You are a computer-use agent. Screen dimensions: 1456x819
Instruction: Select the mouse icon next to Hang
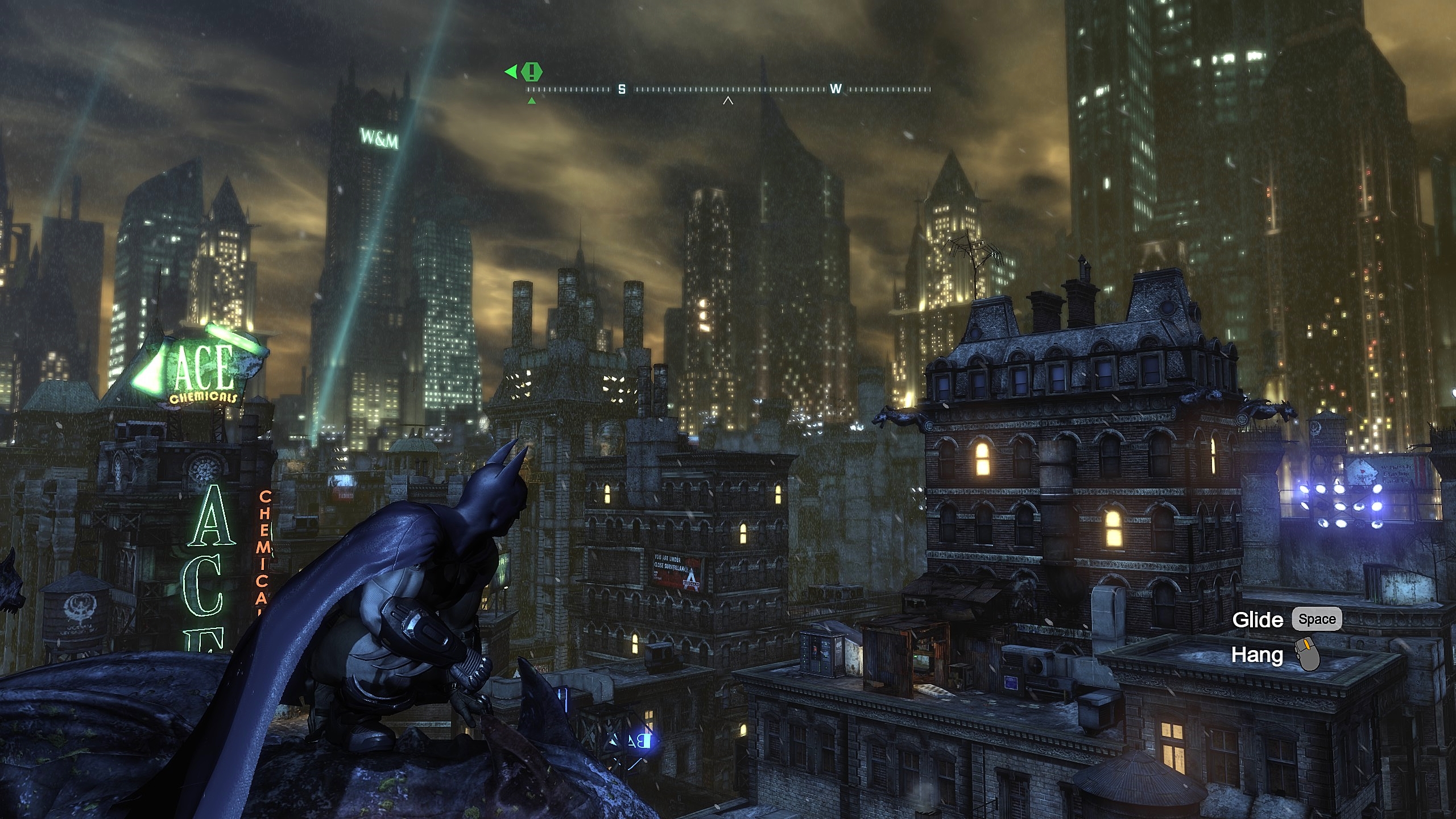coord(1308,654)
